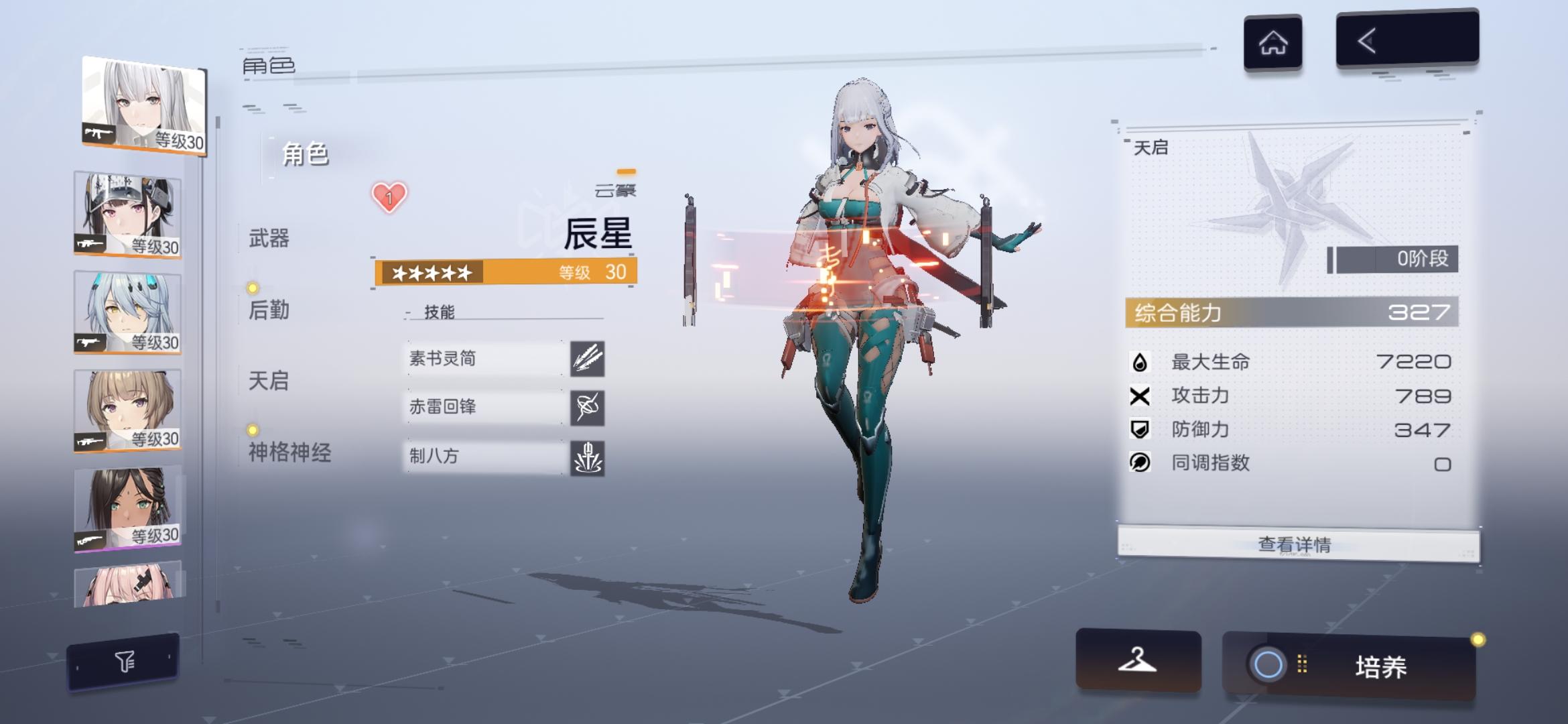Click the 最大生命 droplet stat icon
1568x724 pixels.
[1139, 362]
